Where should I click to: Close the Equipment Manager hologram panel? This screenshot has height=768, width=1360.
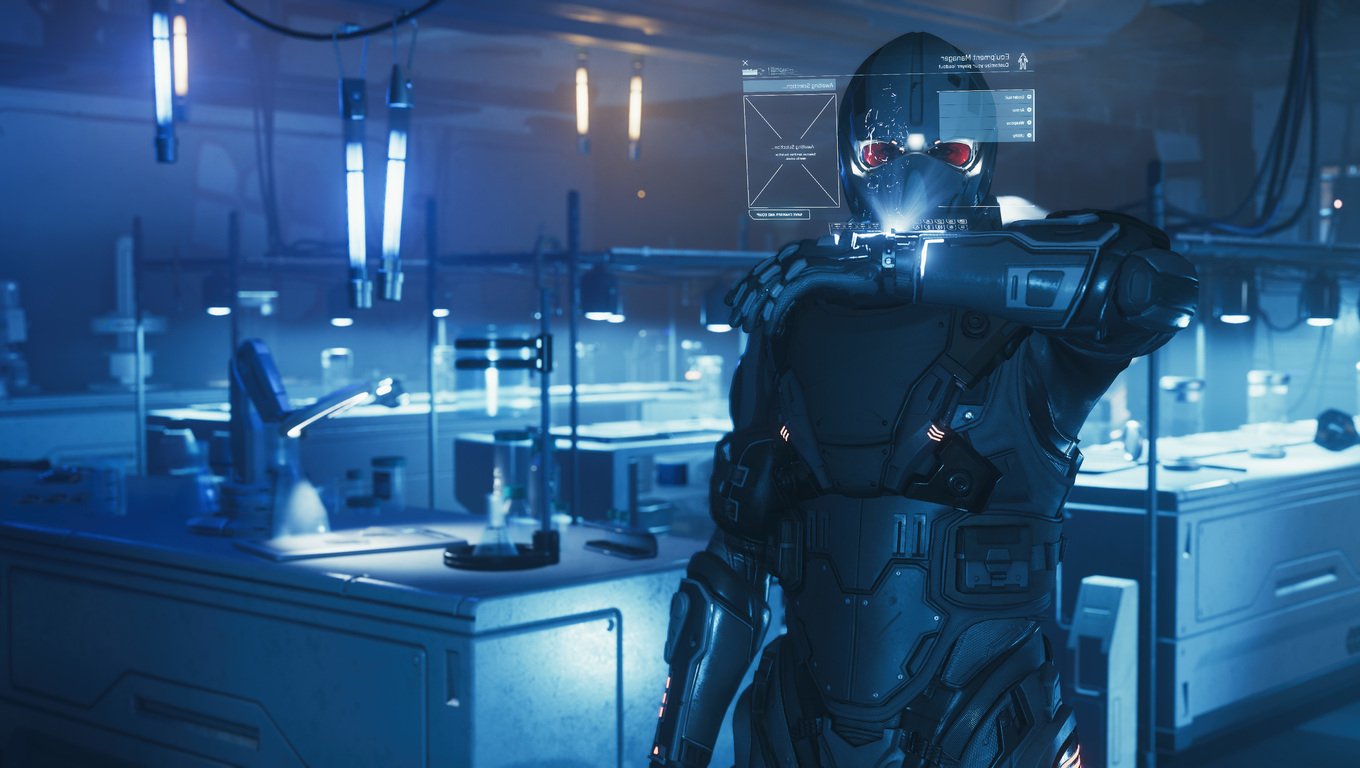point(746,62)
